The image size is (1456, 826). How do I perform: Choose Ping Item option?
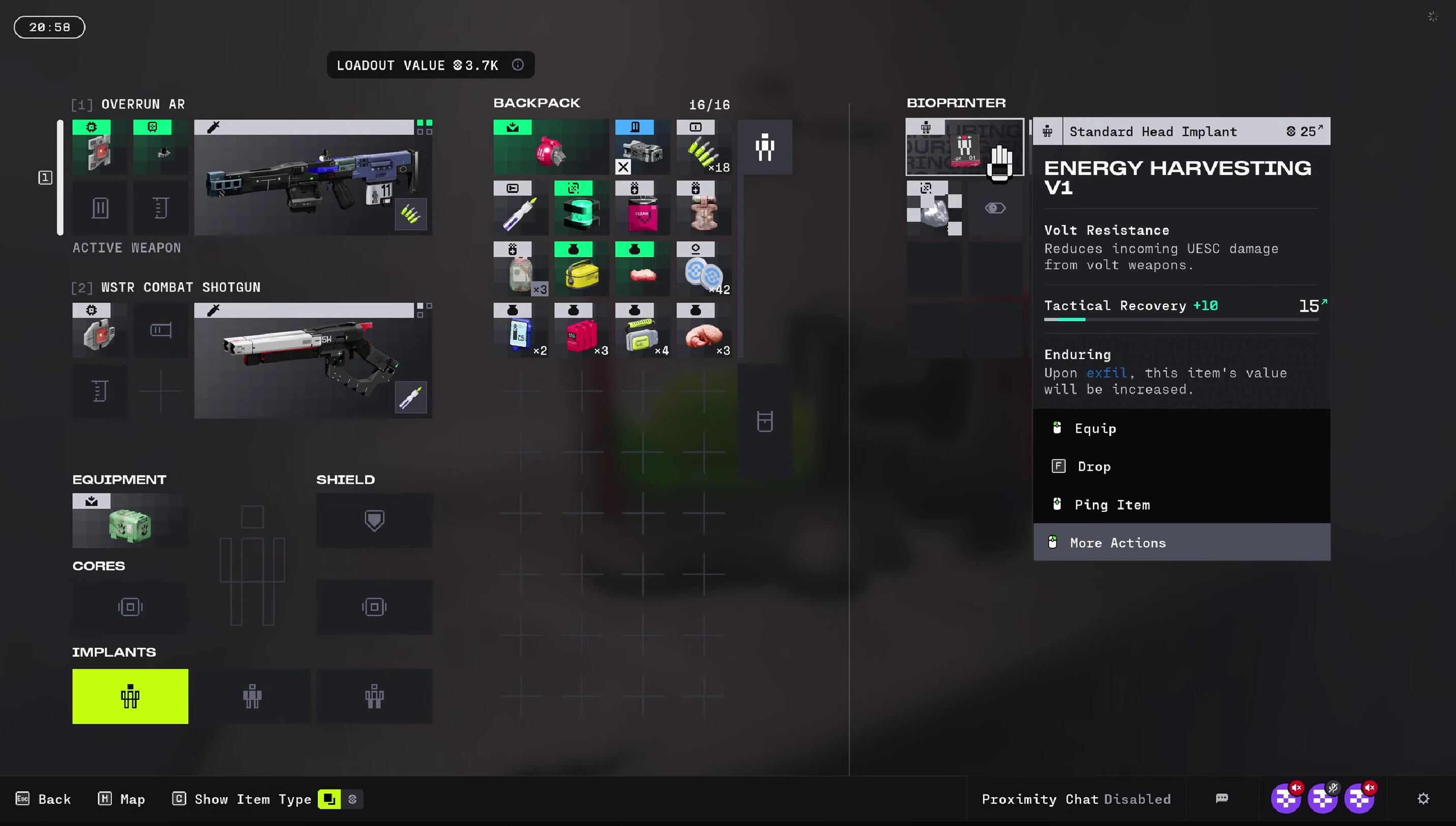coord(1112,505)
